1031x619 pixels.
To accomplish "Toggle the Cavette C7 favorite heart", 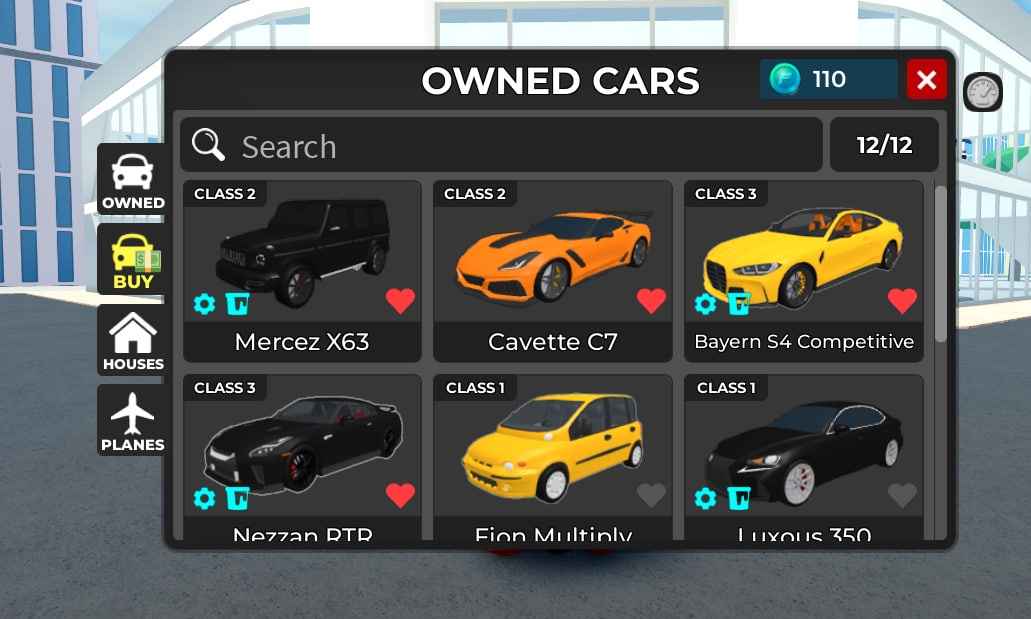I will [x=651, y=301].
